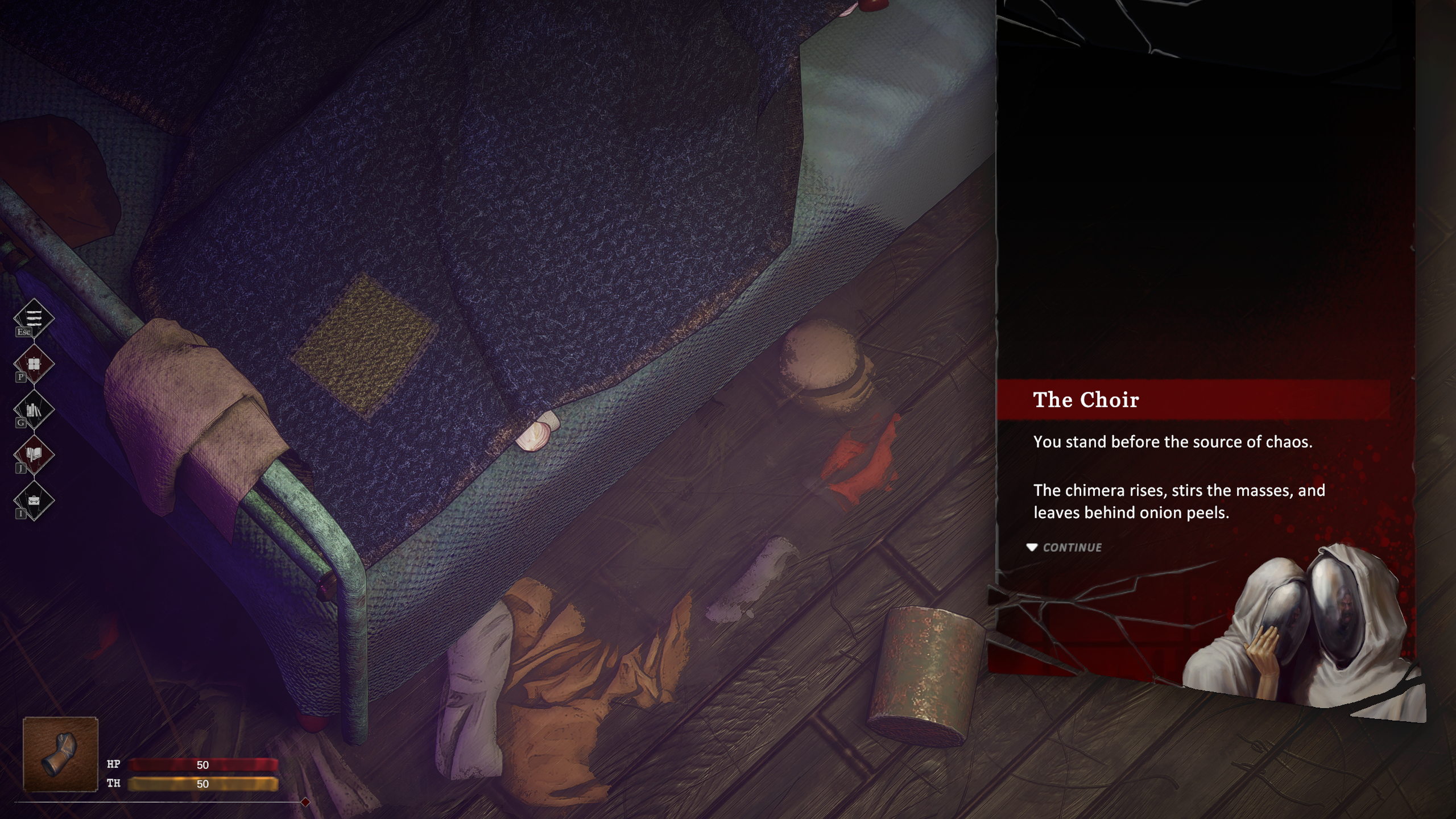Screen dimensions: 1456x819
Task: Open the briefcase inventory icon
Action: click(x=34, y=500)
